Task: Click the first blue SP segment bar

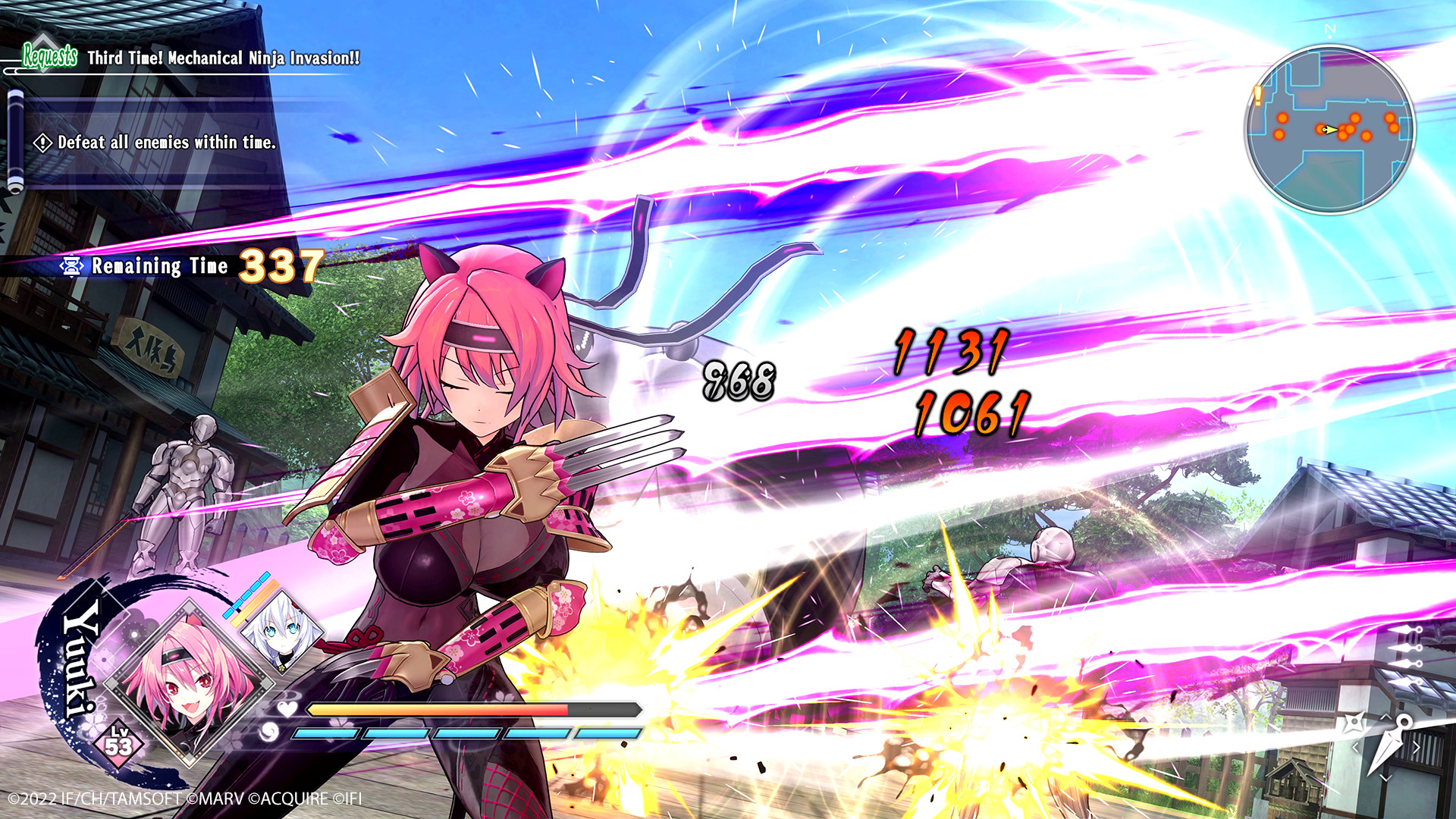Action: point(326,735)
